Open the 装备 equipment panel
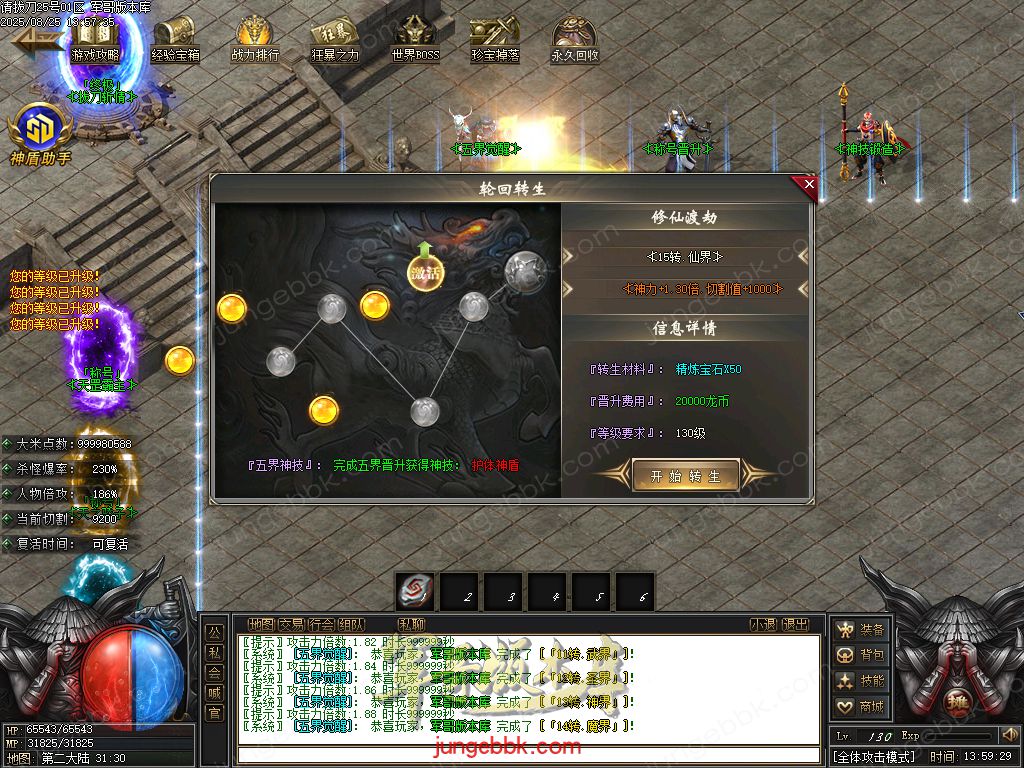 tap(861, 630)
